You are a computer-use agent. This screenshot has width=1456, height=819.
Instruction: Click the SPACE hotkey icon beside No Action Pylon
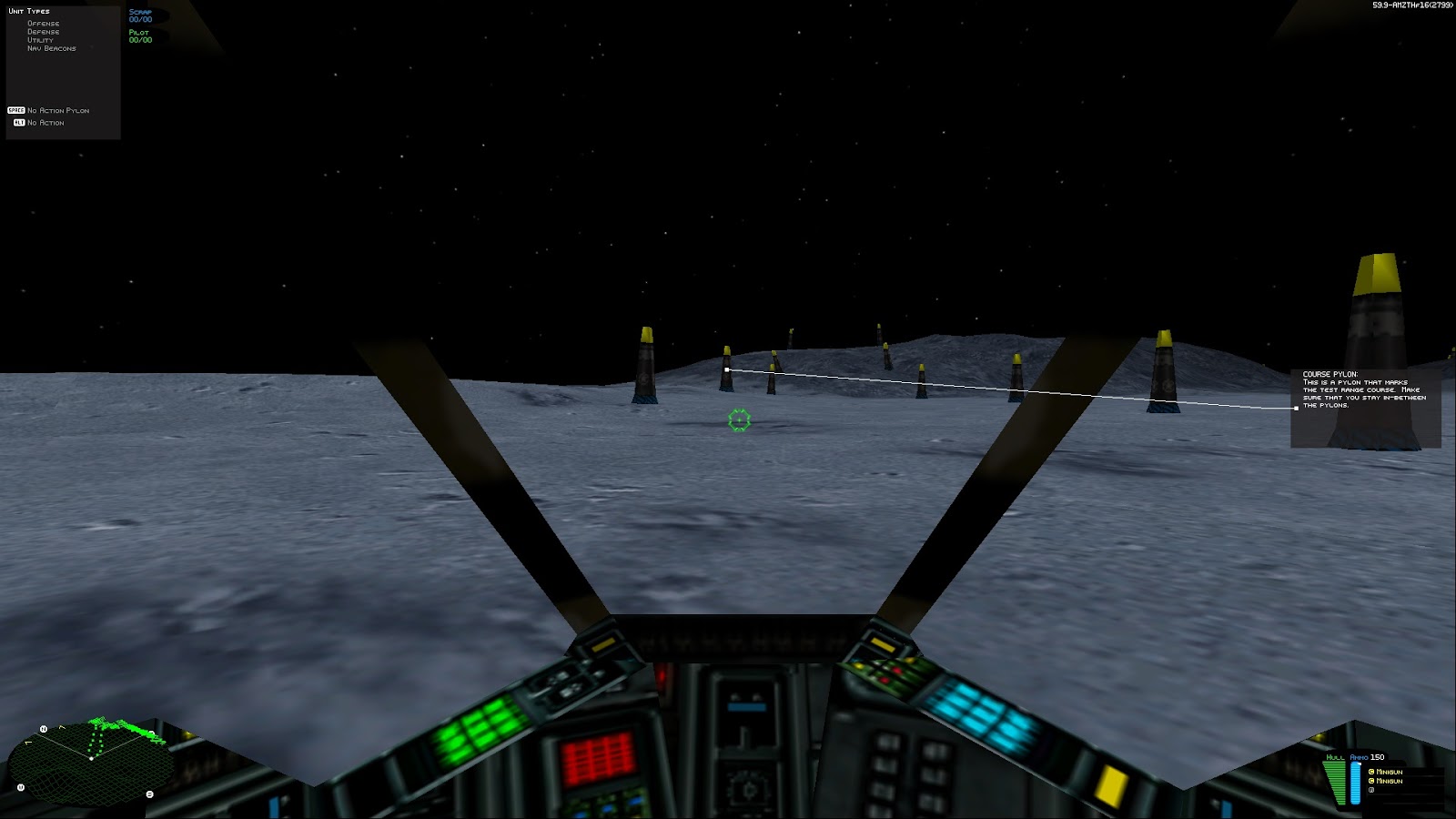tap(16, 109)
